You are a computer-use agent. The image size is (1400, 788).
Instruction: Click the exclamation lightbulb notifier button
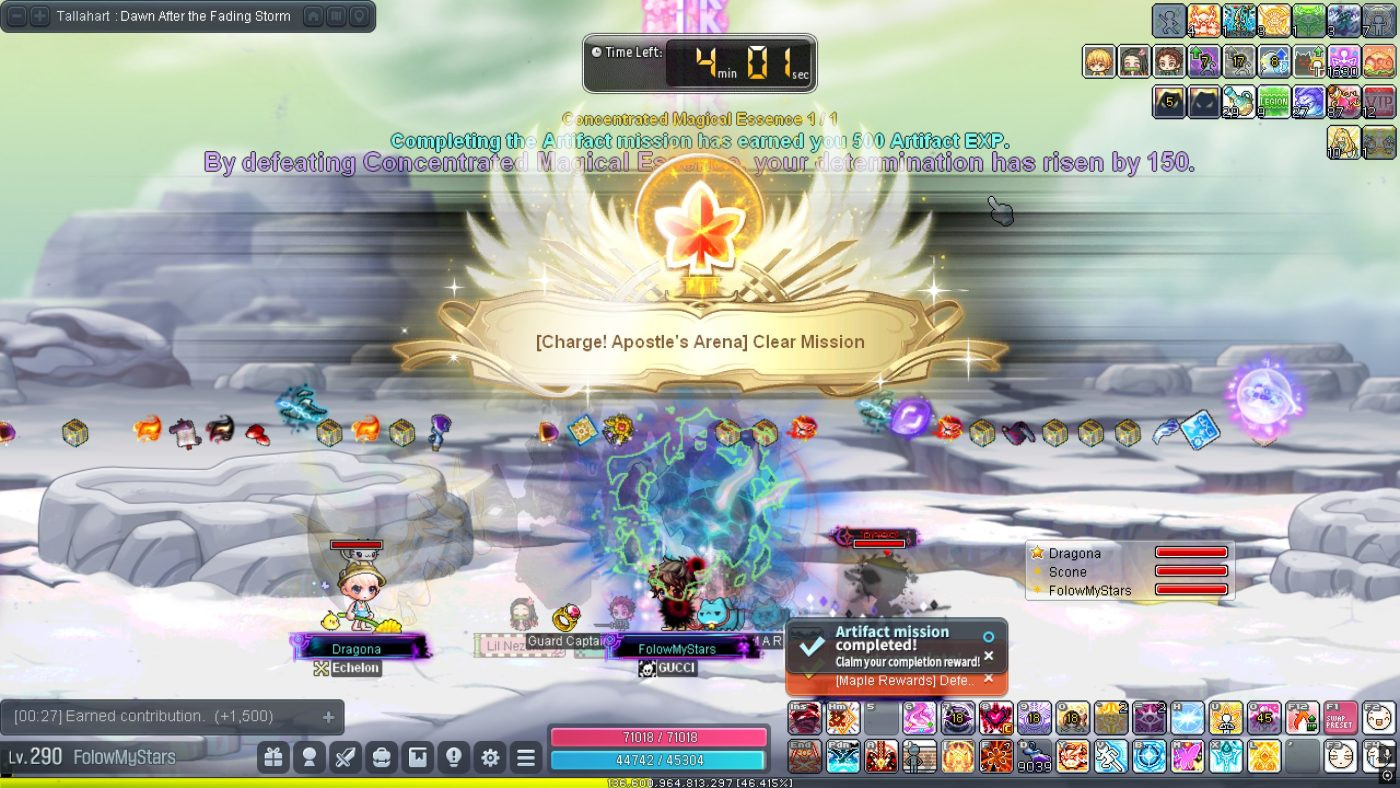coord(453,758)
